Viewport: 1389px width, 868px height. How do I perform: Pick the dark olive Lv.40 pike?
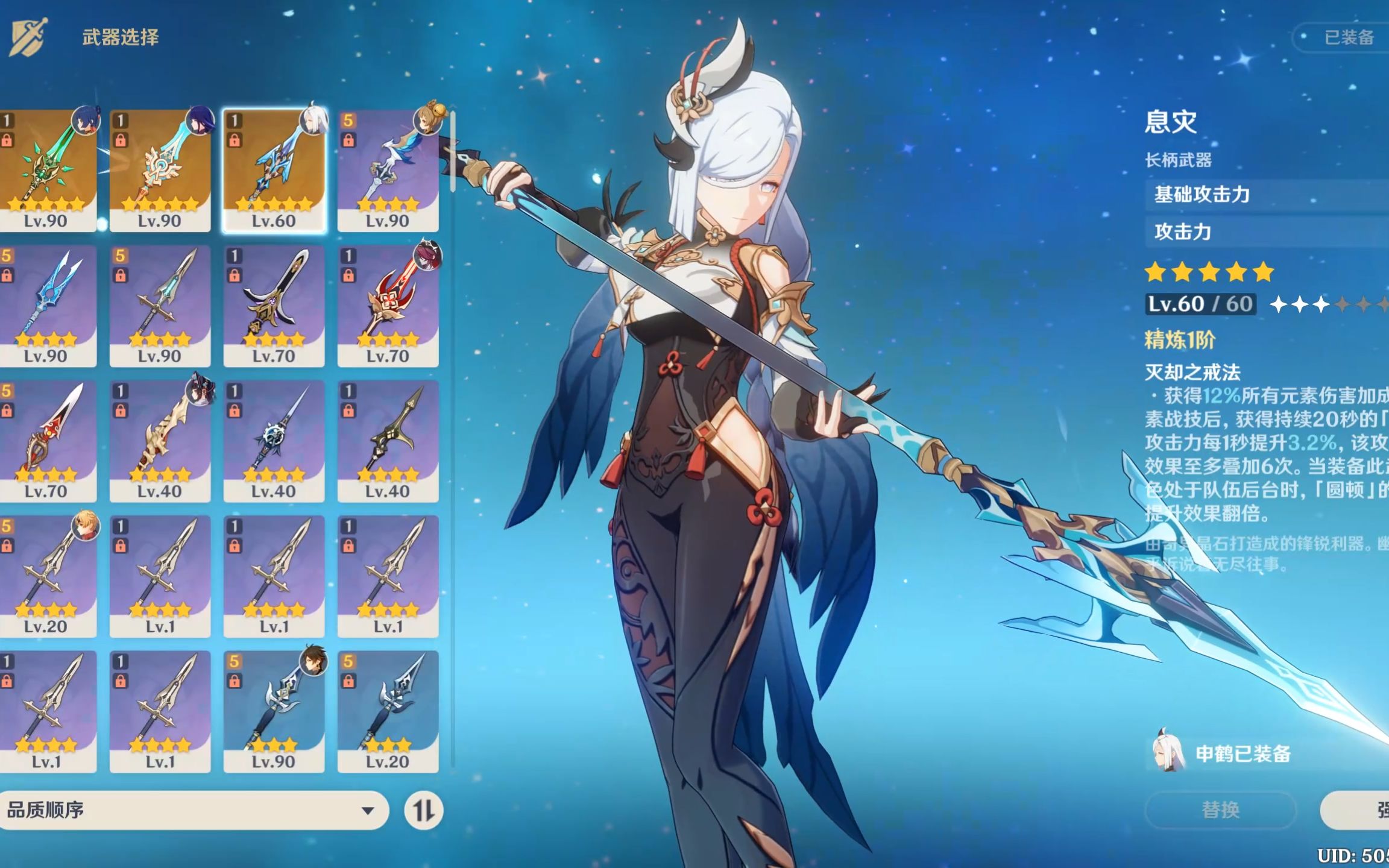tap(388, 440)
